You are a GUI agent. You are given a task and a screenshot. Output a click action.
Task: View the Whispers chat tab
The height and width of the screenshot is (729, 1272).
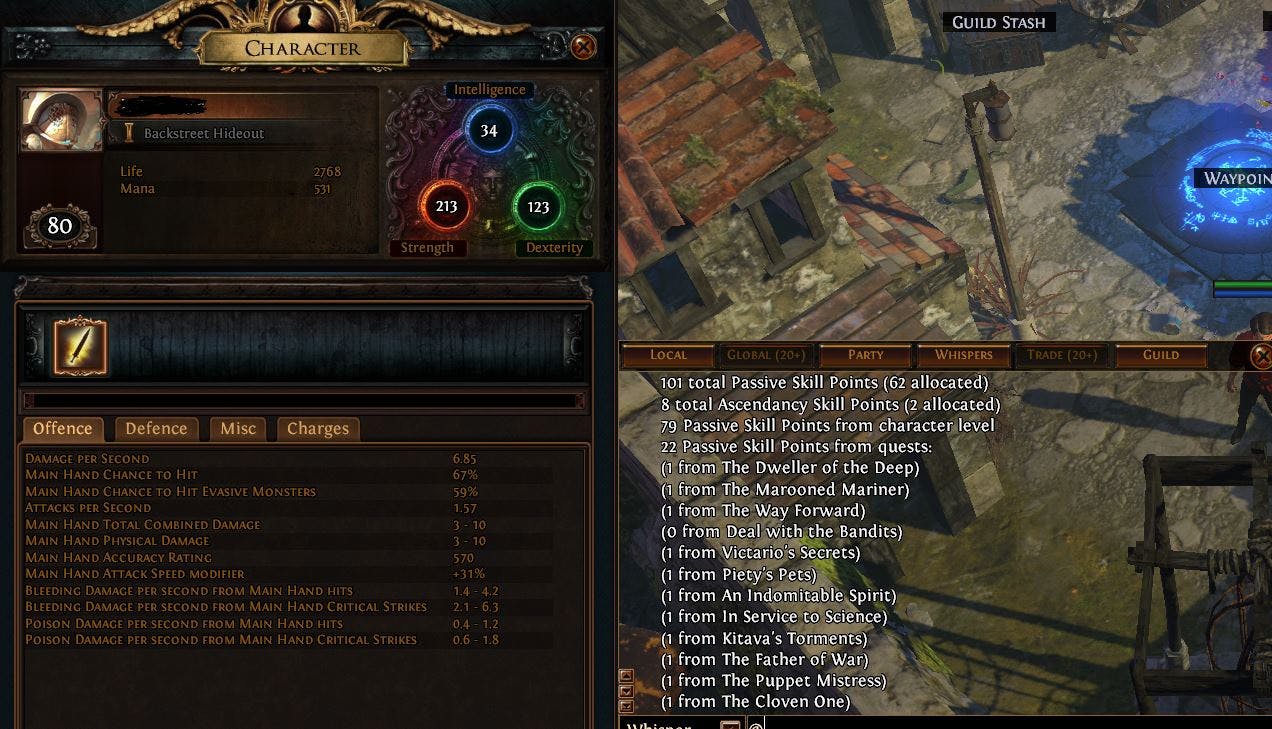pyautogui.click(x=963, y=355)
